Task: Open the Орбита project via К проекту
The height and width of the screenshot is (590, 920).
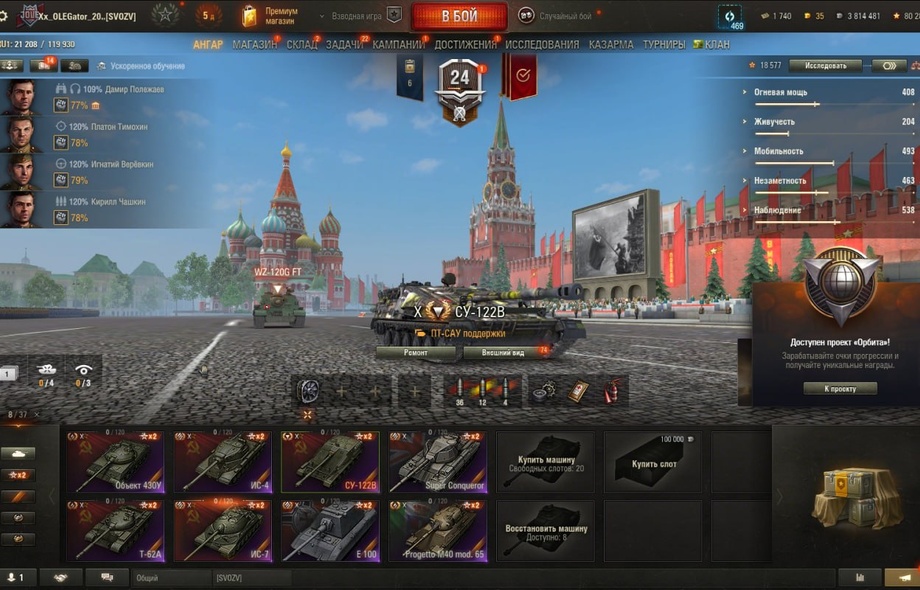Action: (840, 388)
